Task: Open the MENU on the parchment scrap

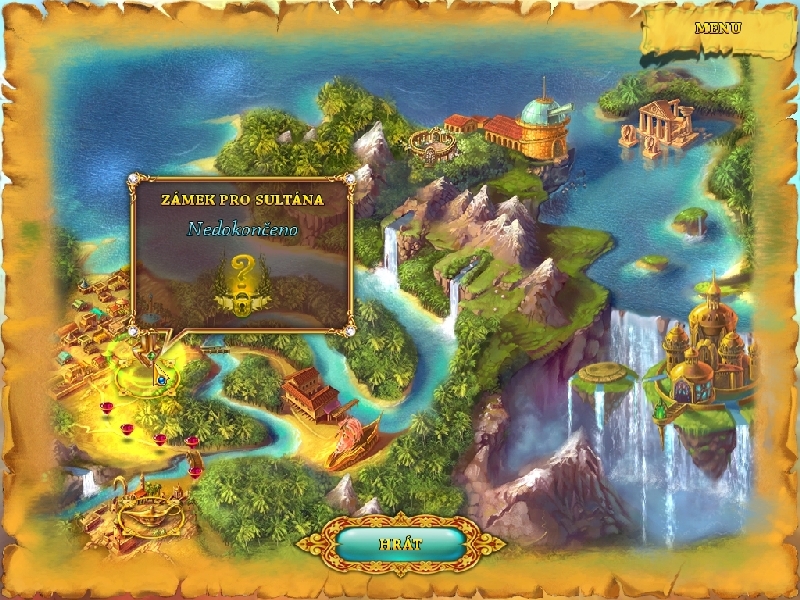Action: pos(718,28)
